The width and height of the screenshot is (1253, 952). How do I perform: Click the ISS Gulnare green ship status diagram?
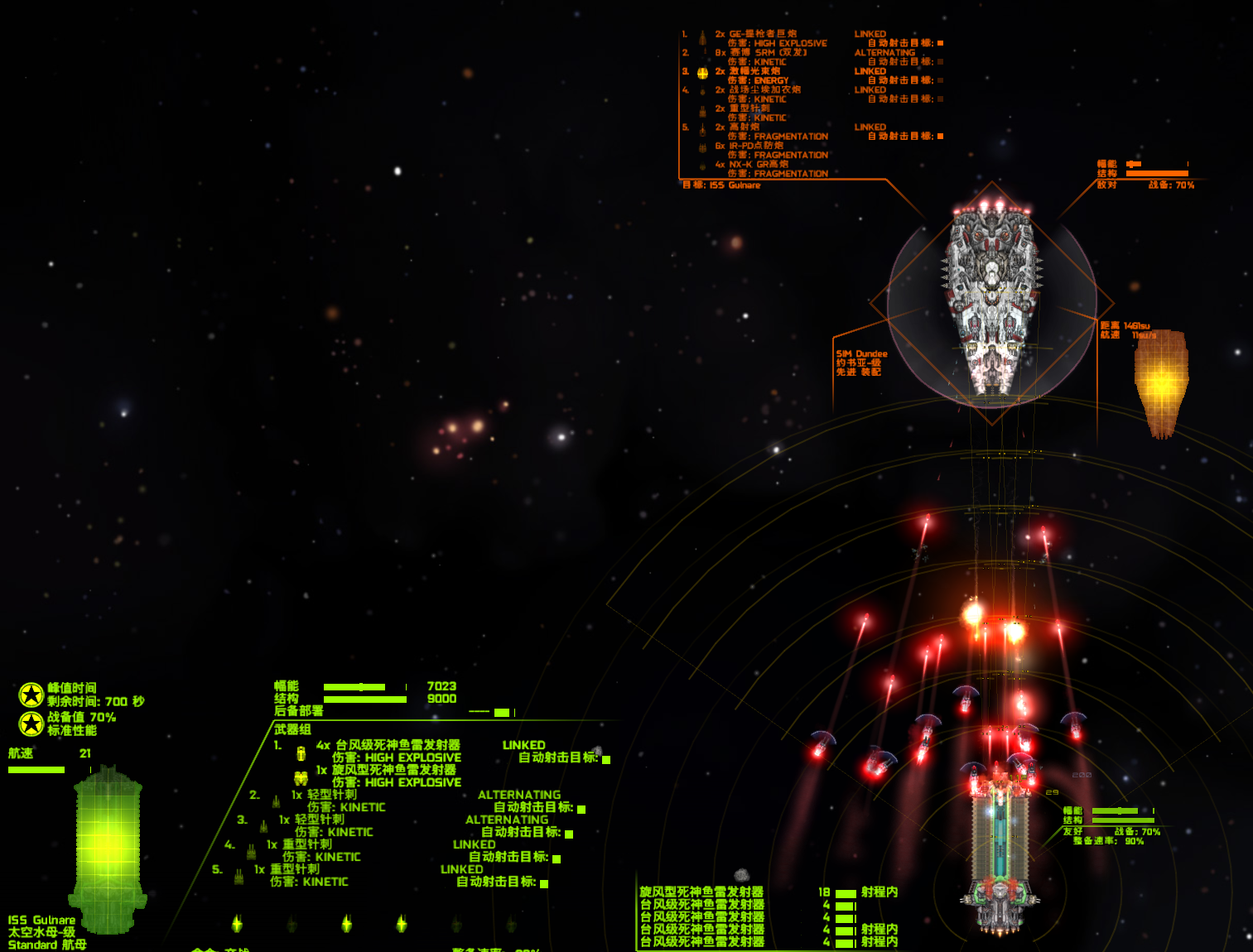[108, 849]
